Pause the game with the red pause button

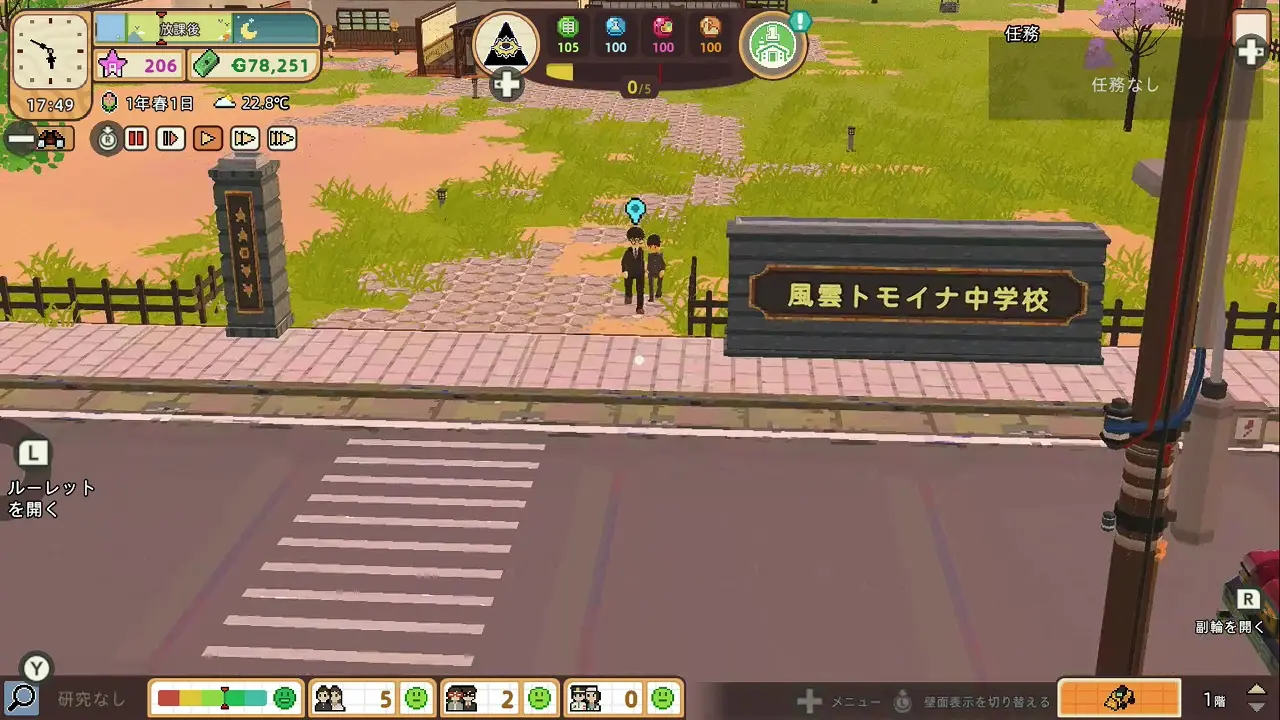tap(137, 139)
